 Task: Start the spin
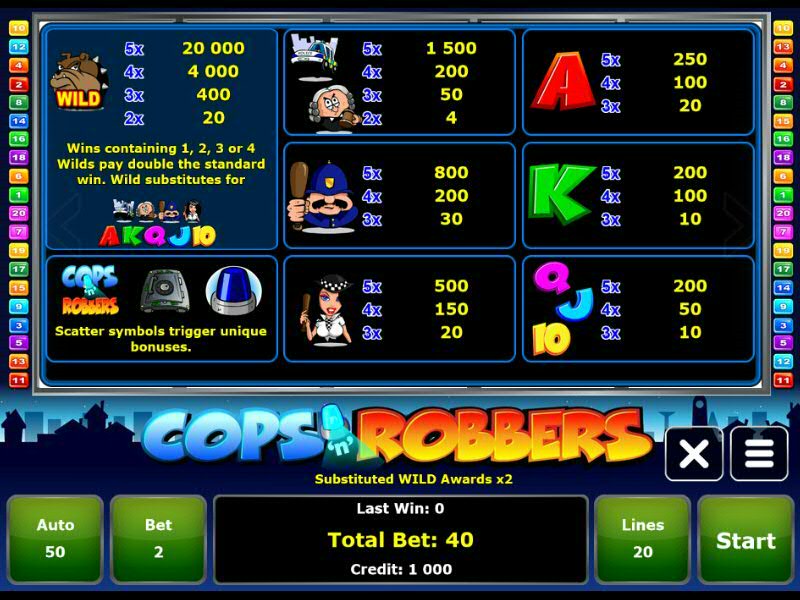click(745, 540)
